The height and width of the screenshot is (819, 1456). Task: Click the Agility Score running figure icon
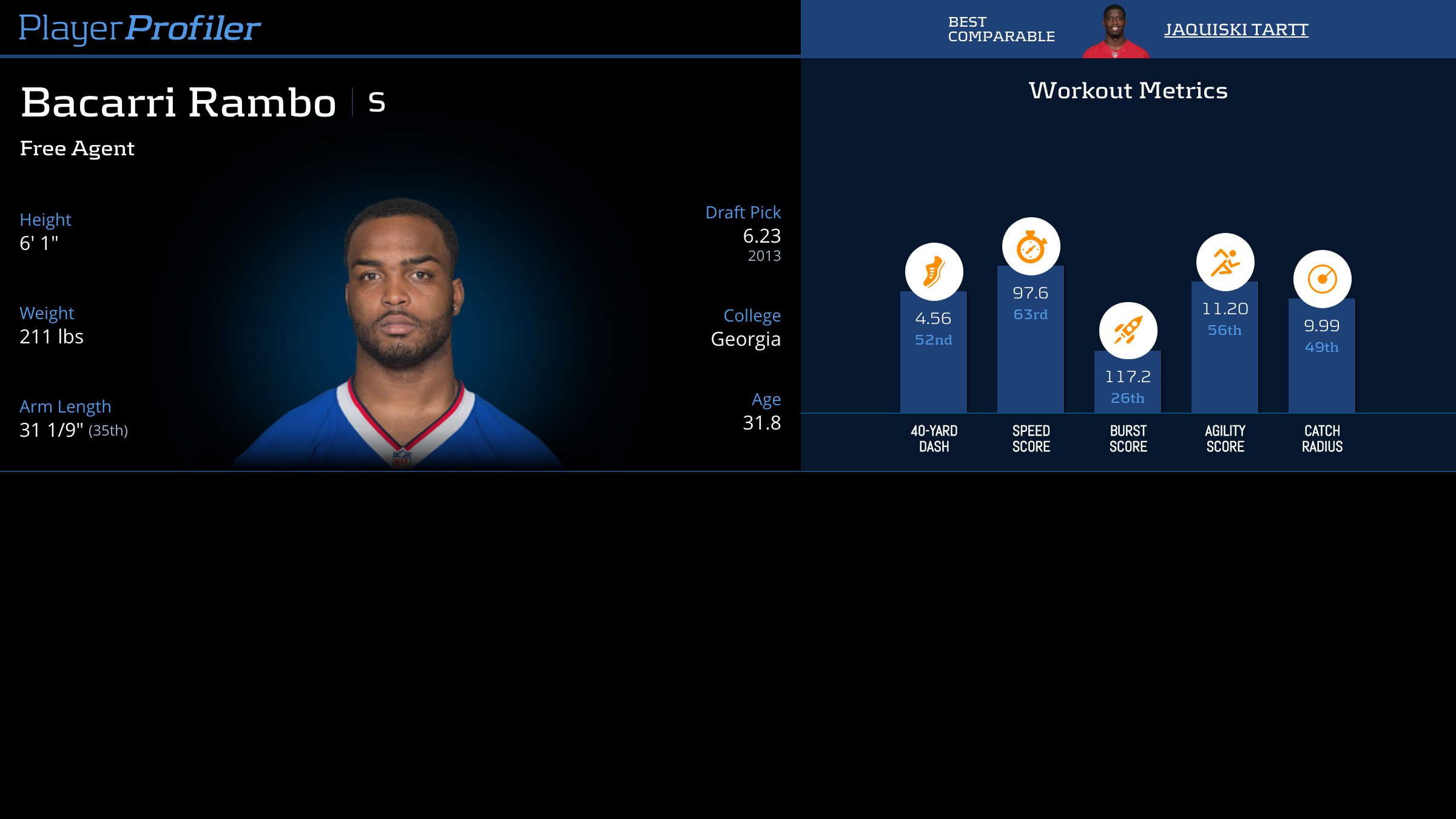point(1225,262)
